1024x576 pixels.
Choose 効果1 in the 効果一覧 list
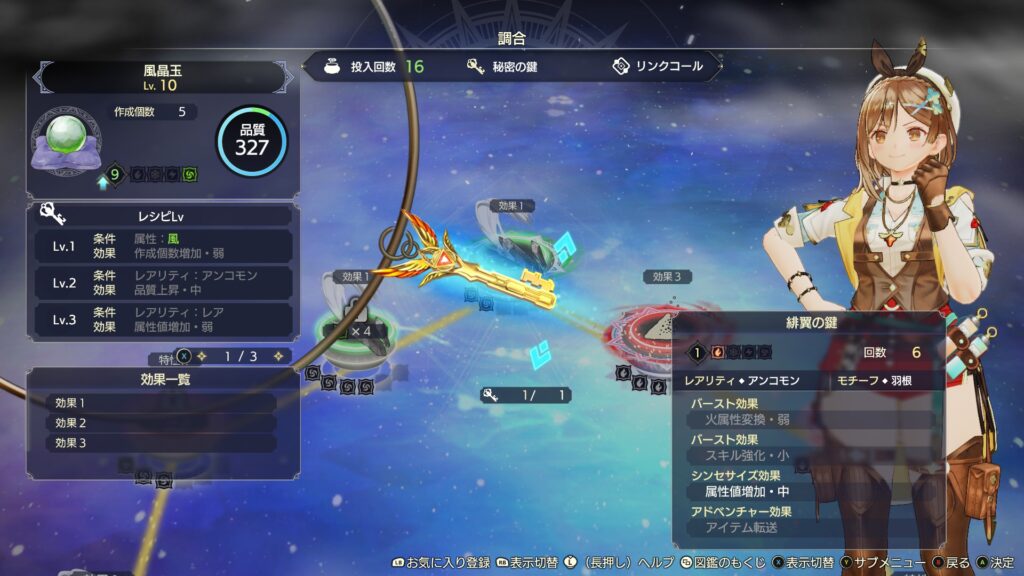click(x=162, y=402)
